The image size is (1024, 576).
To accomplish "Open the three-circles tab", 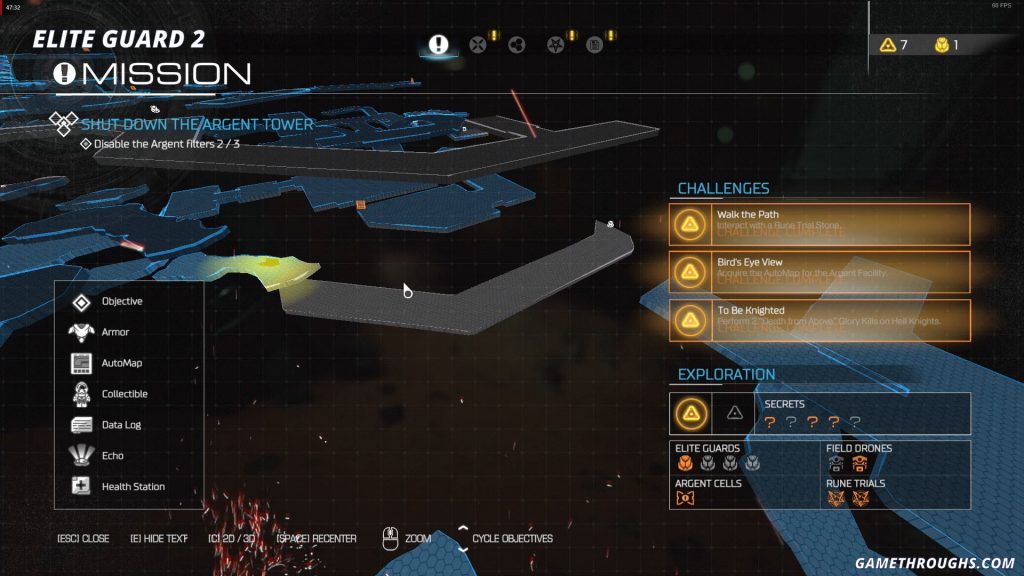I will coord(517,44).
